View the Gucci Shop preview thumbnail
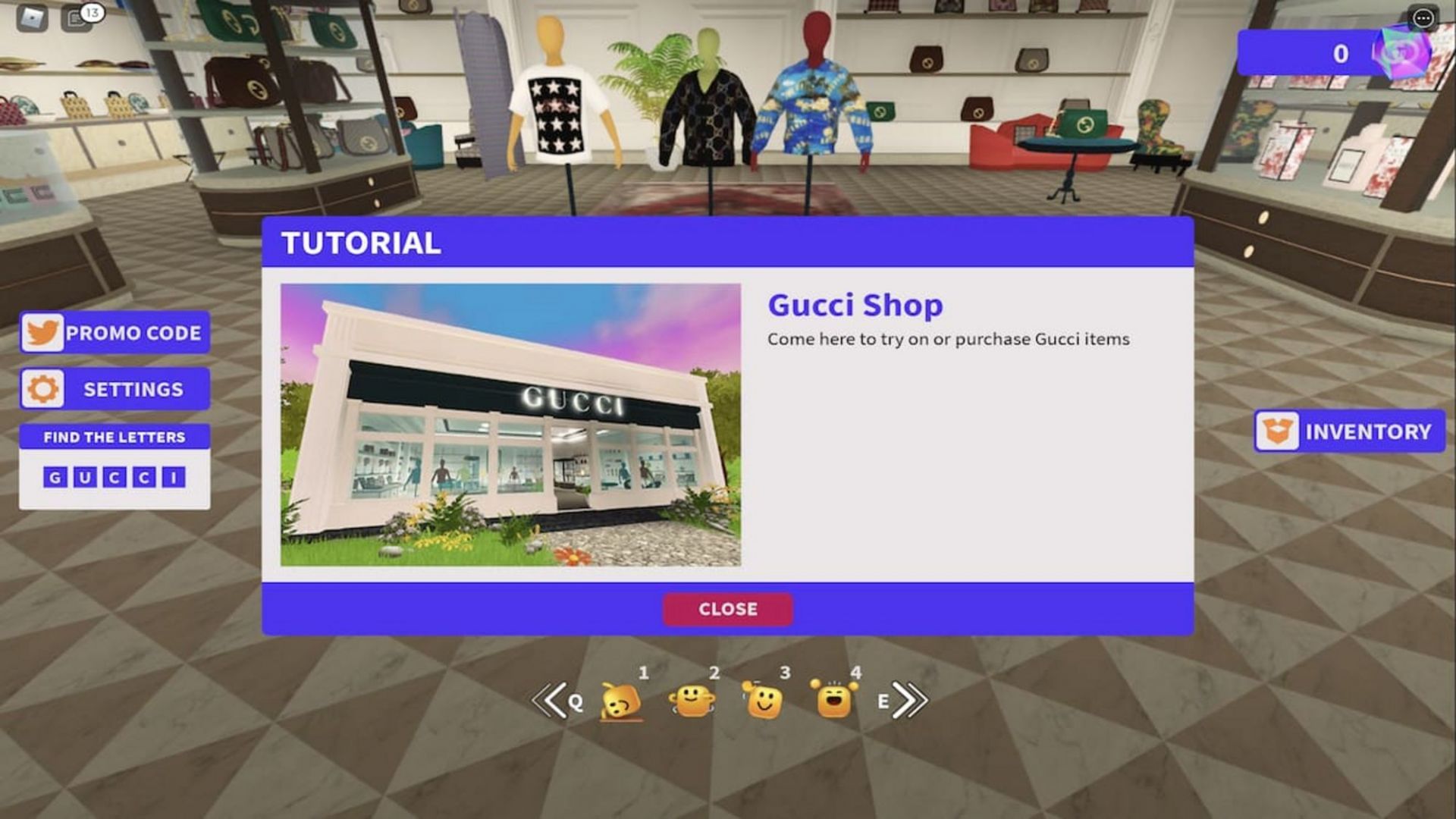 pyautogui.click(x=511, y=422)
